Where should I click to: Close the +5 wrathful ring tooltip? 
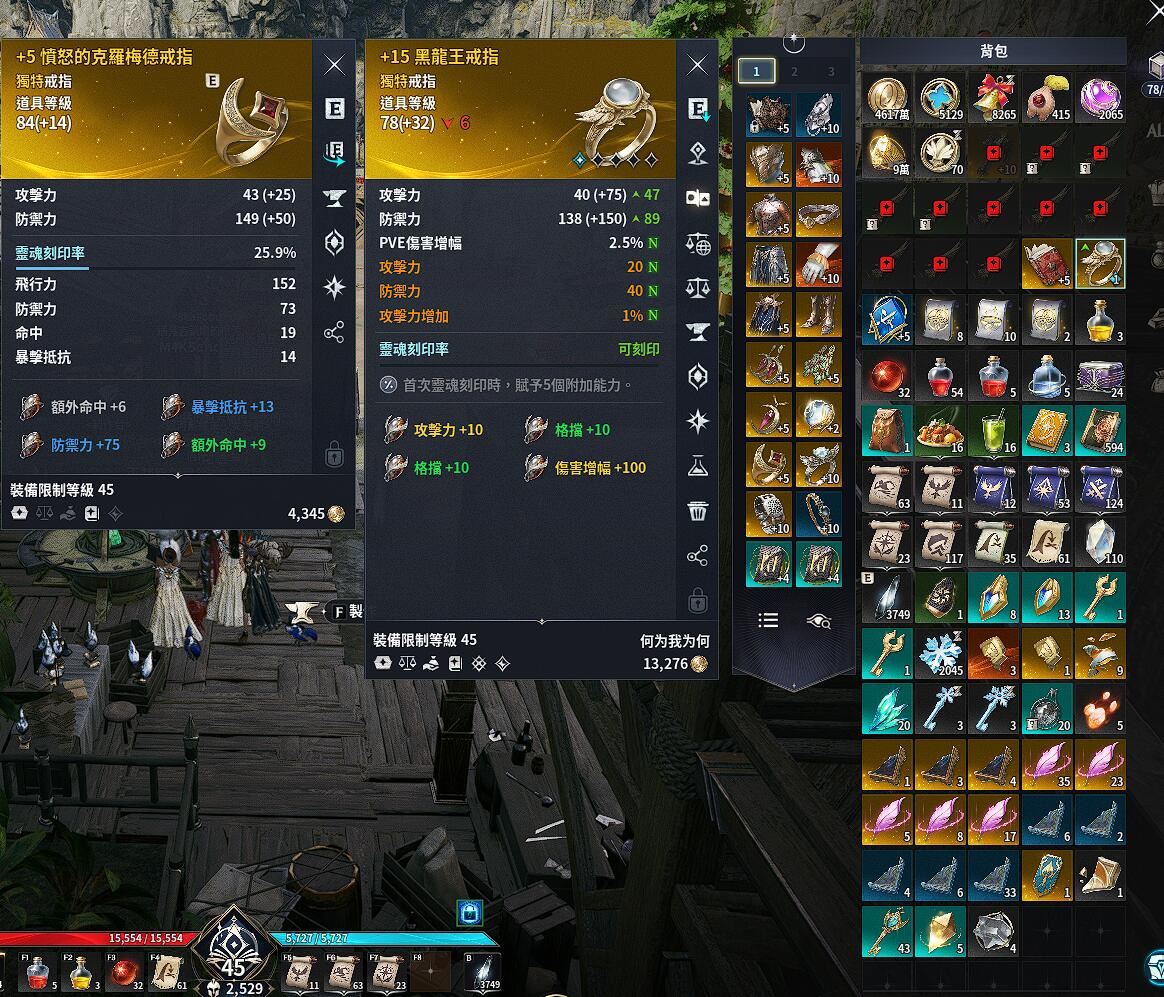[335, 66]
